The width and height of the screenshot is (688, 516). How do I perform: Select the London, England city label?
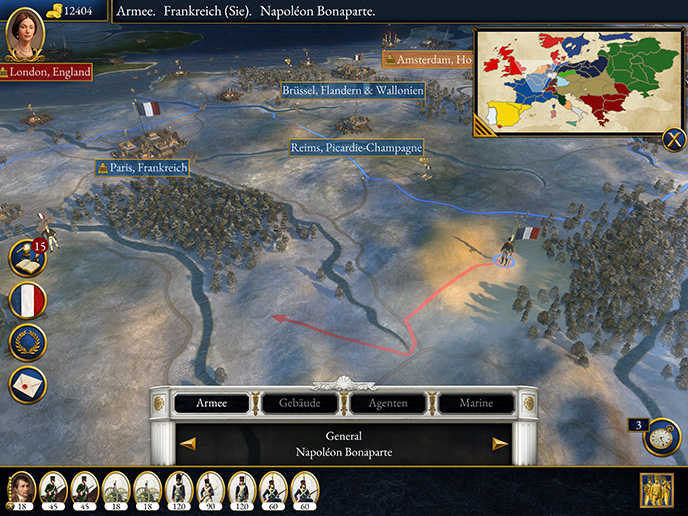pos(47,72)
